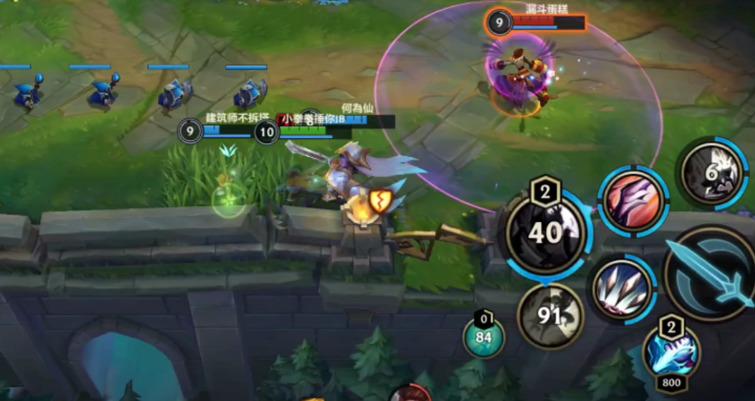Tap the sword basic attack button
The image size is (755, 401).
pos(713,274)
